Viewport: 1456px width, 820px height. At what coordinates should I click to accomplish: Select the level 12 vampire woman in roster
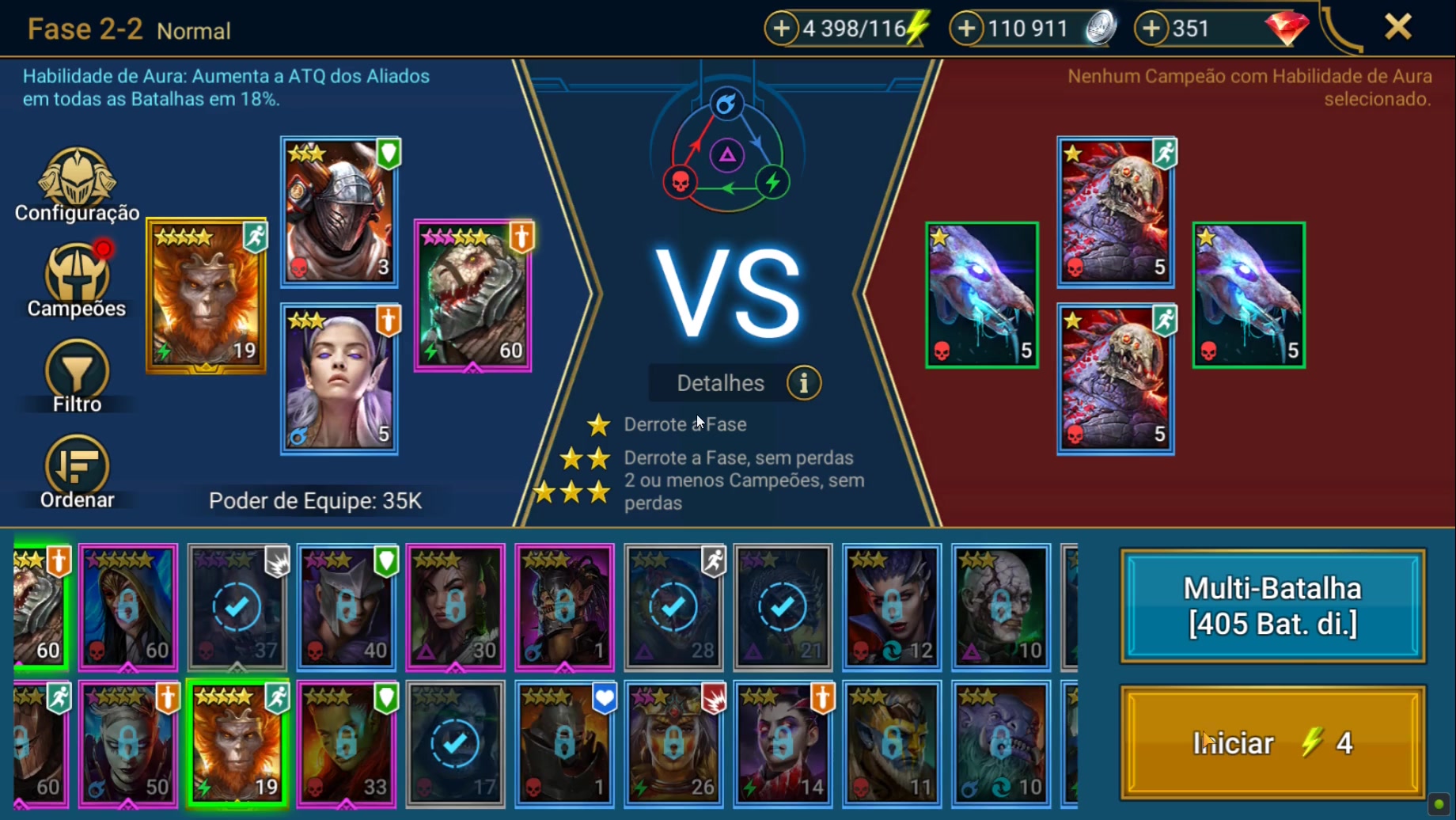click(892, 607)
